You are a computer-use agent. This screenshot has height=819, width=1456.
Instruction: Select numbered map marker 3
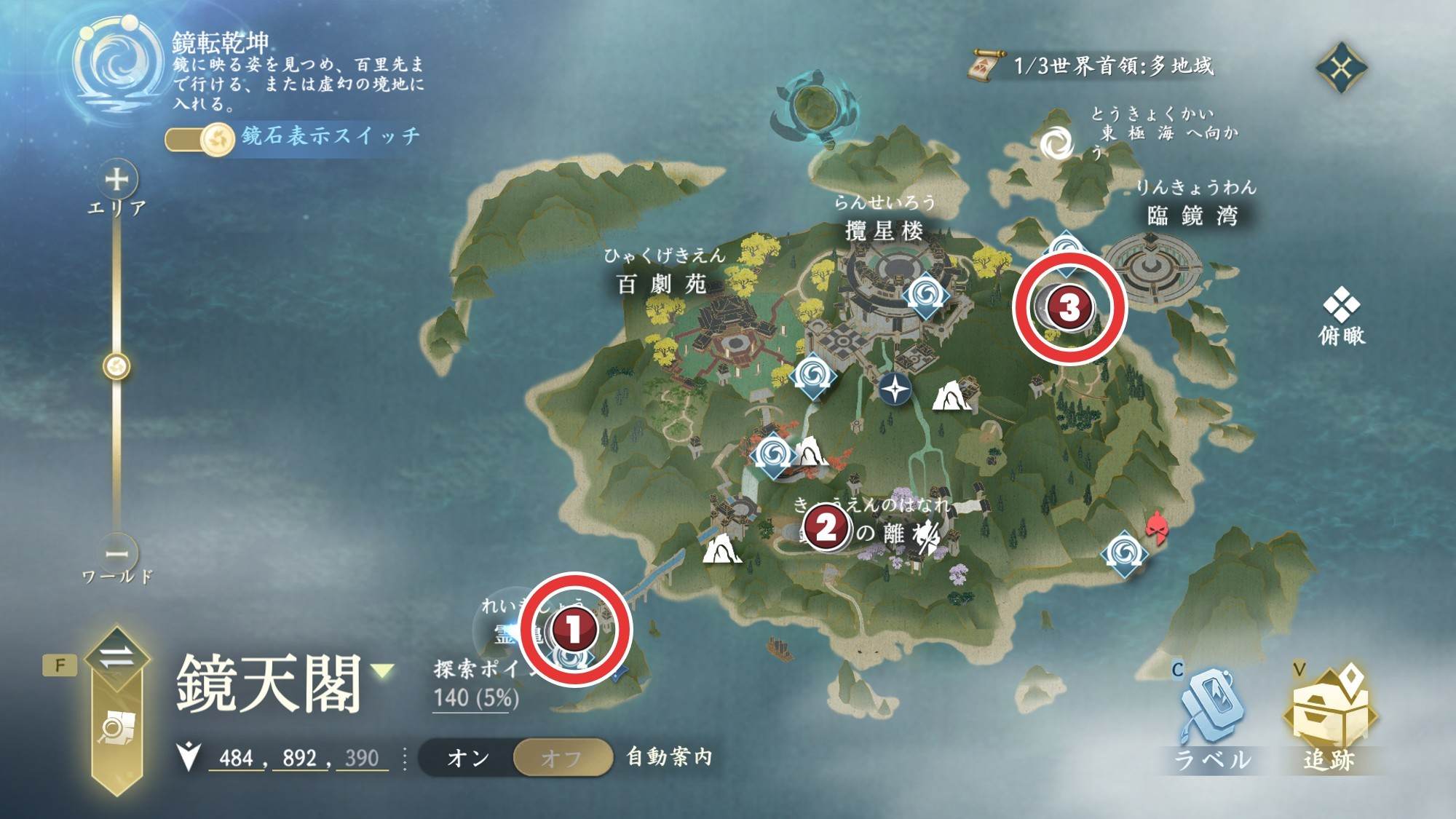pos(1069,307)
